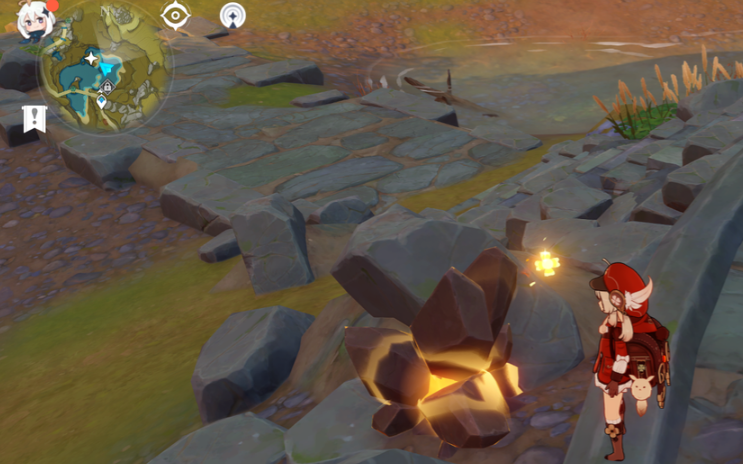Open the Paimon menu
This screenshot has width=743, height=464.
click(35, 19)
